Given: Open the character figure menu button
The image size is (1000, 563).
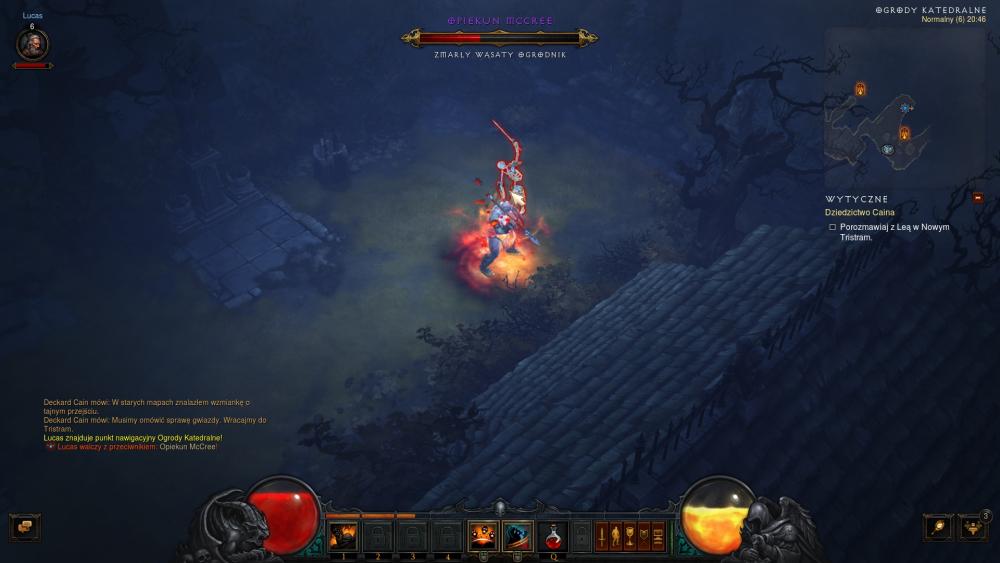Looking at the screenshot, I should [616, 537].
